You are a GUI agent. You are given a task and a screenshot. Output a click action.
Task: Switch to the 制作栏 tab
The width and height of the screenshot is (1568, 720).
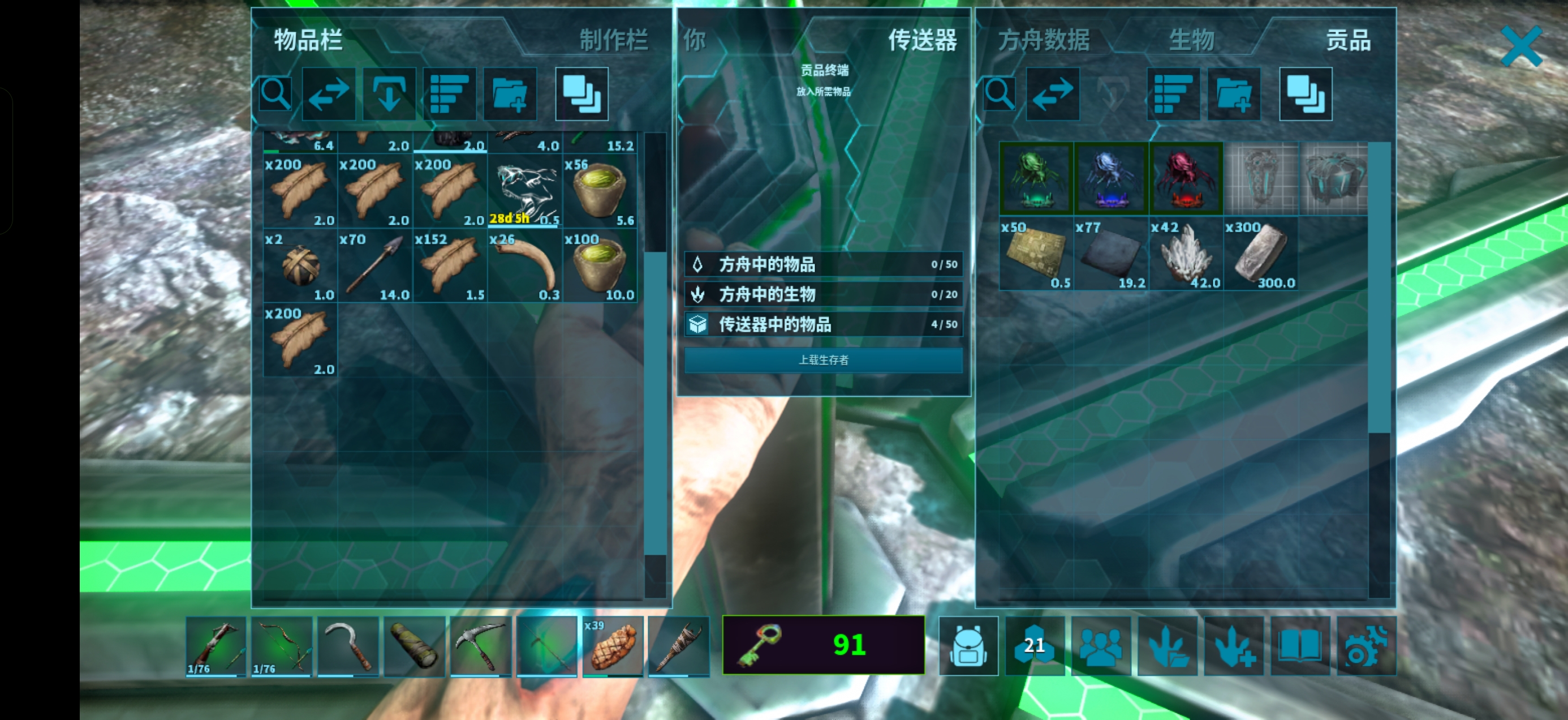[x=613, y=41]
